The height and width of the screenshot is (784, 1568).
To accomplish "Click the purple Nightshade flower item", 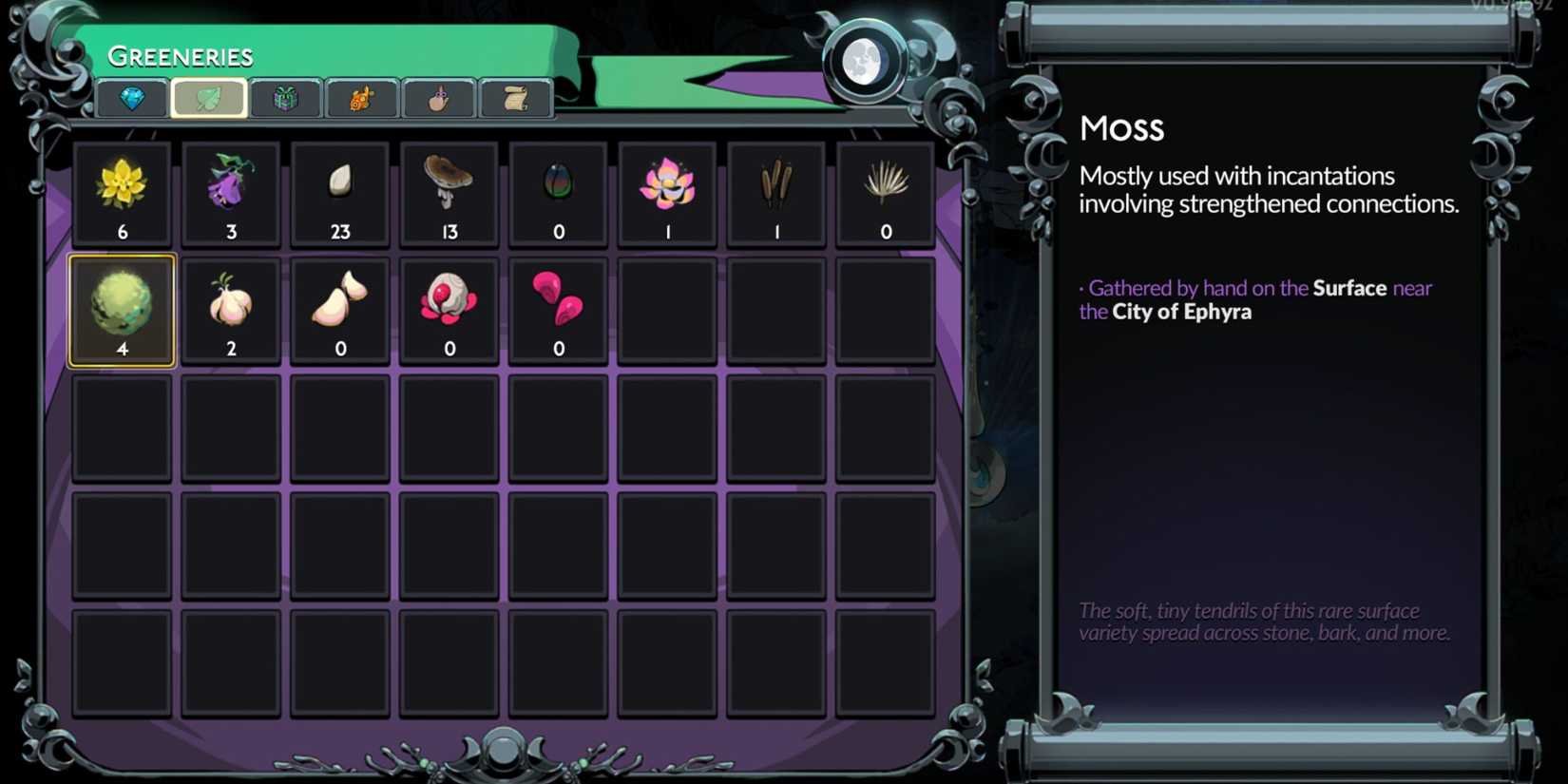I will point(231,193).
